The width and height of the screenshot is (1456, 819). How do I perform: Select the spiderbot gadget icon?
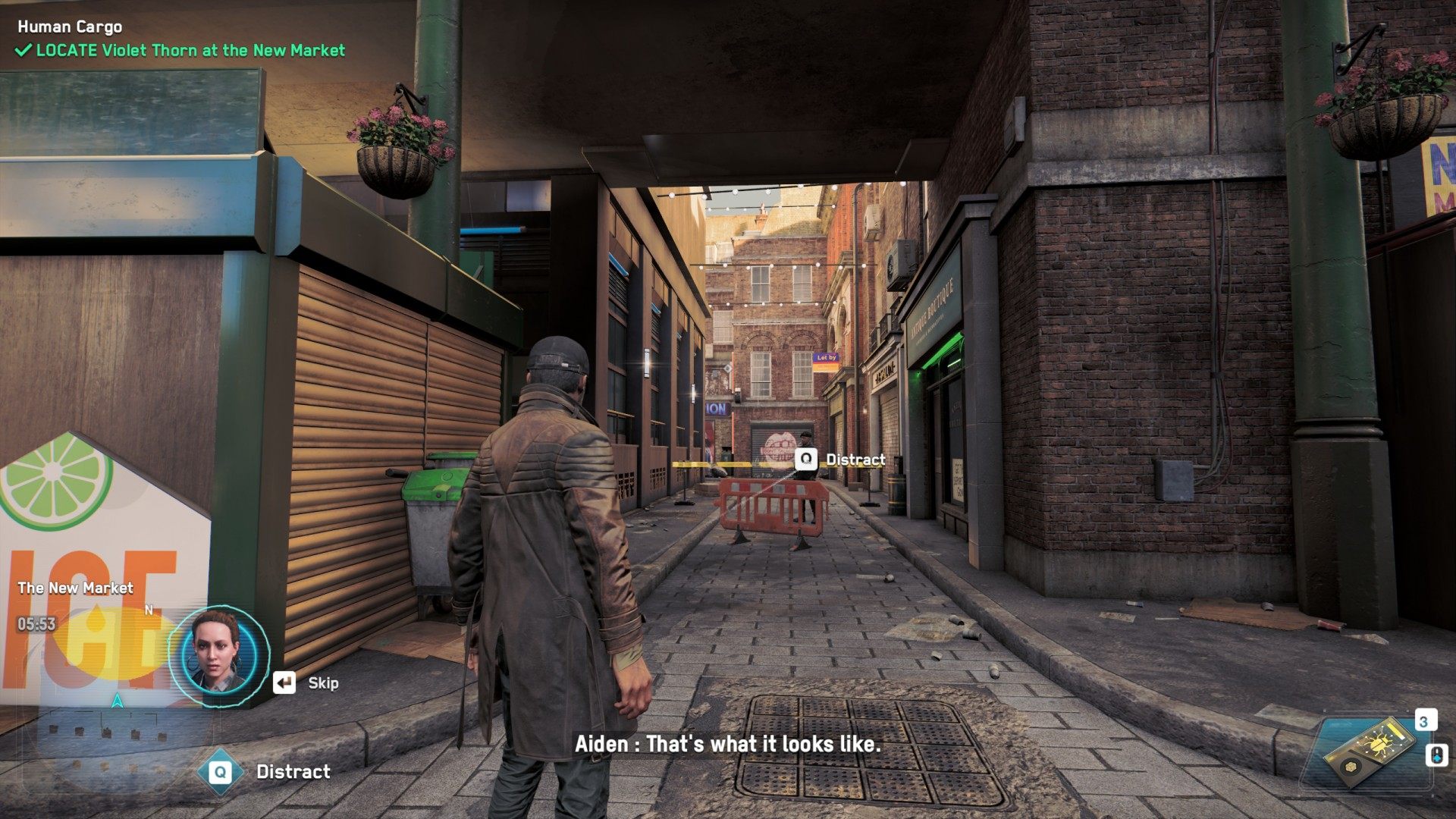[x=1373, y=752]
